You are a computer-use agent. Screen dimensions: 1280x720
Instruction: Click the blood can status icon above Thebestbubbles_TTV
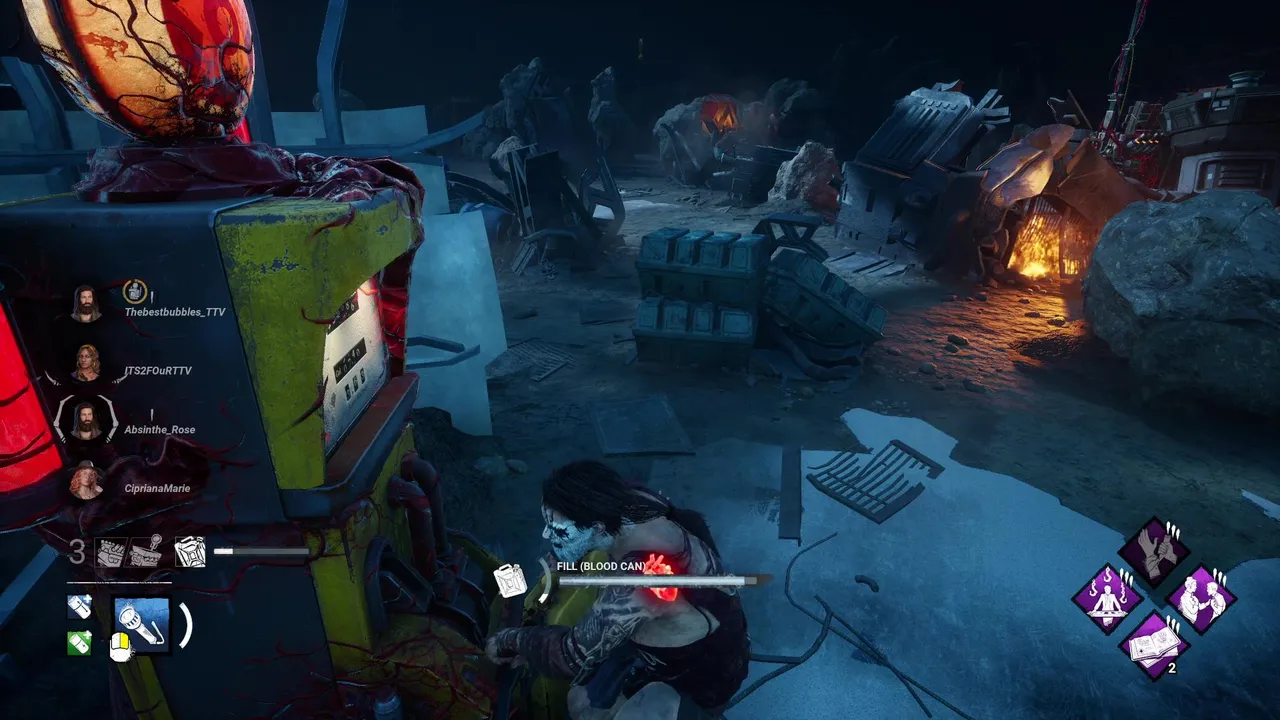134,292
